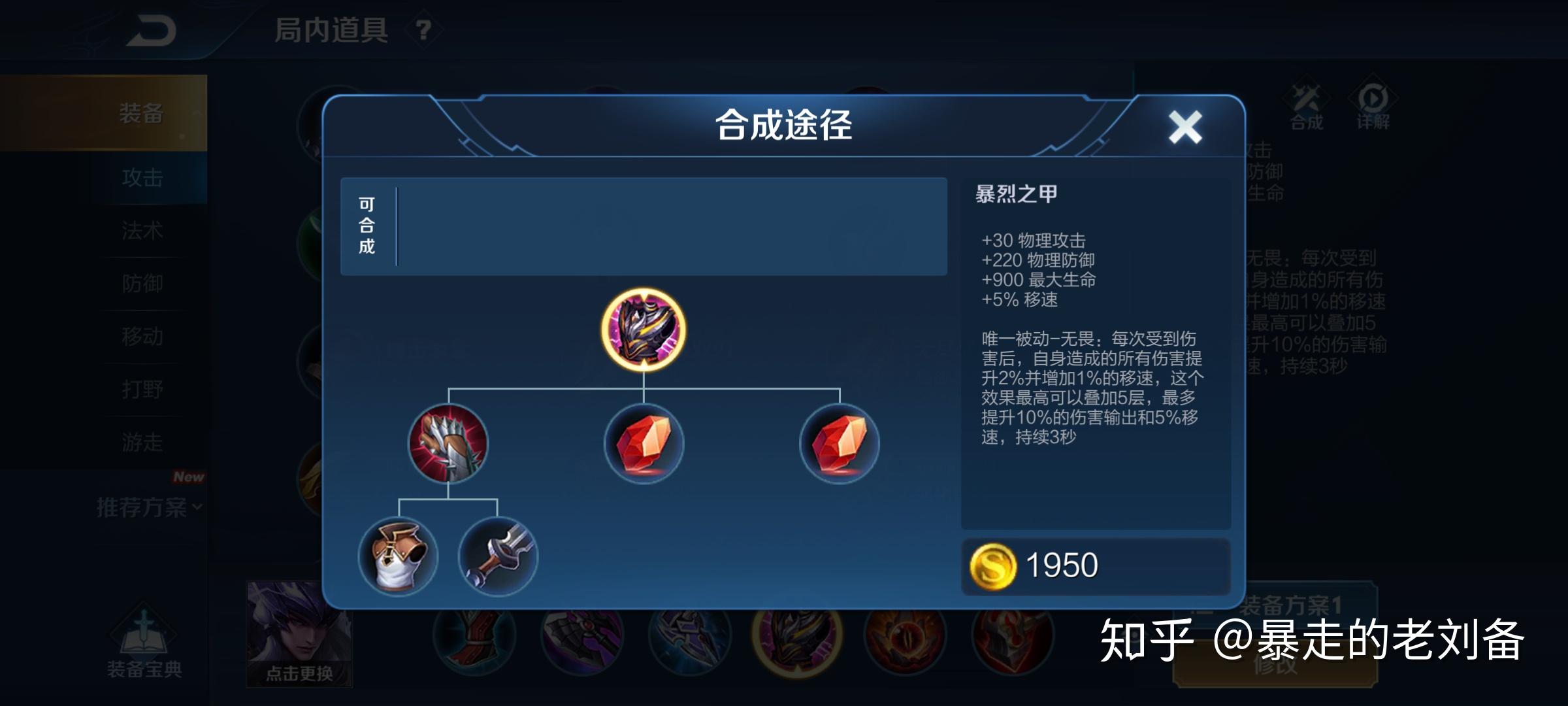
Task: Switch to the 防御 category tab
Action: 142,284
